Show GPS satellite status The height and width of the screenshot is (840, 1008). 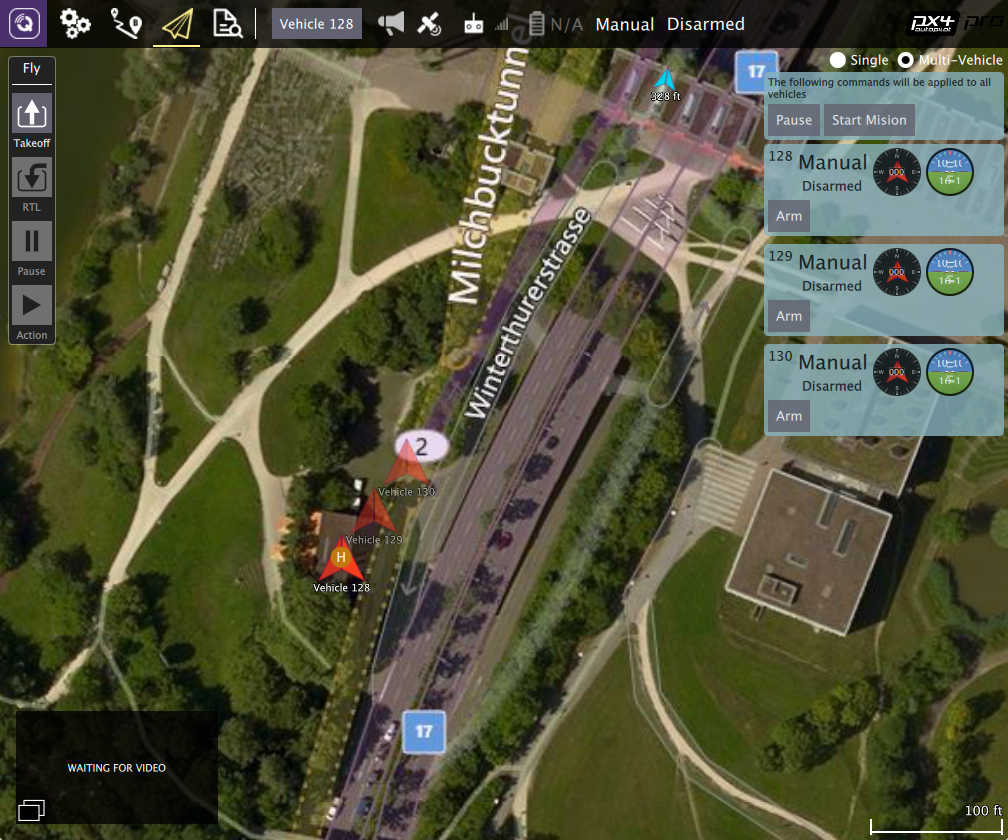click(x=429, y=23)
